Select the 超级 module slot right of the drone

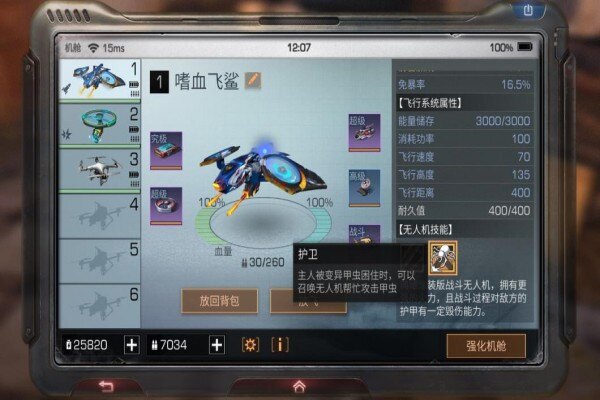(x=363, y=133)
